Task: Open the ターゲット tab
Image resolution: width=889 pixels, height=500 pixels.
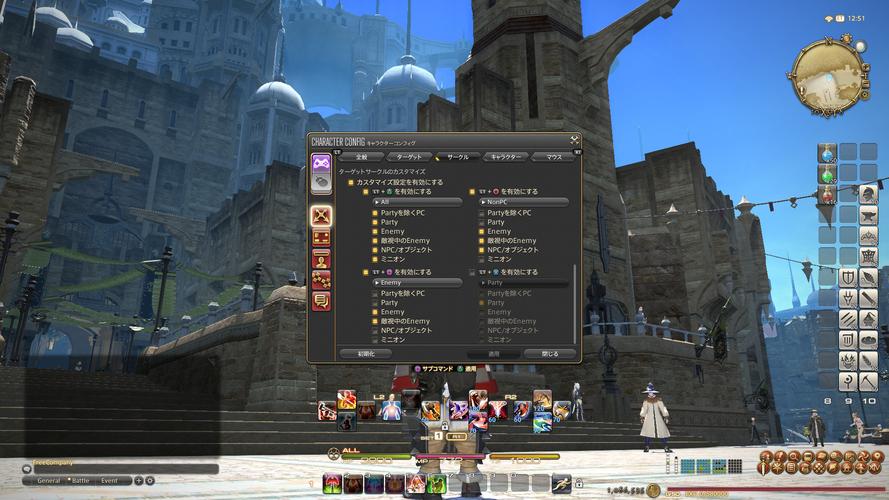Action: click(408, 157)
